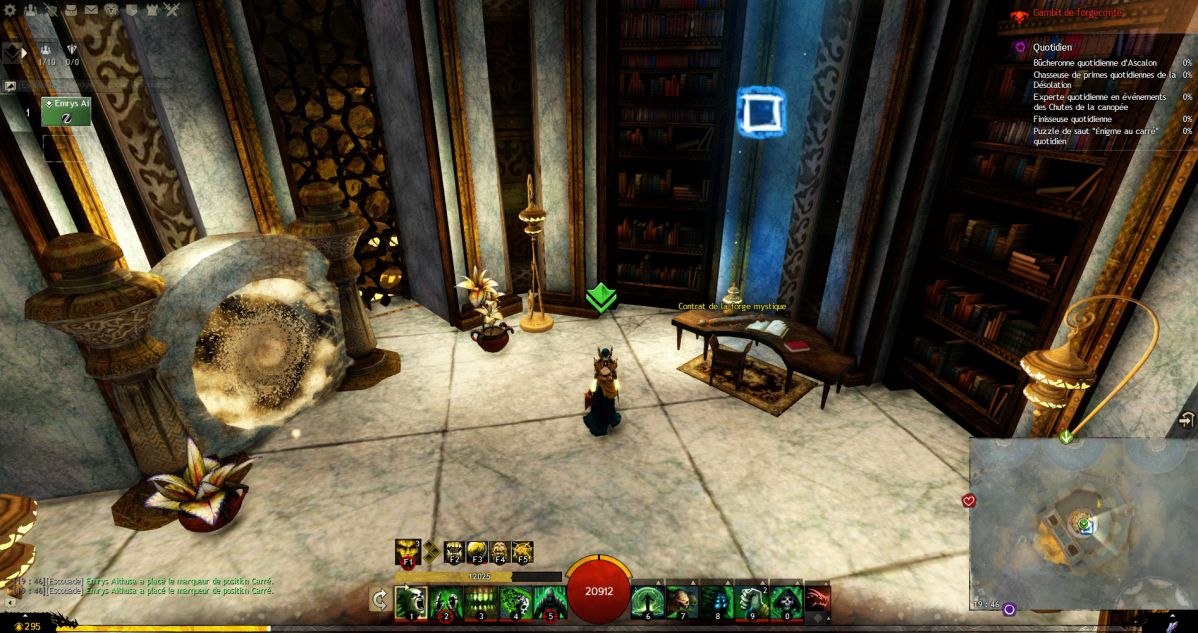Open the Gambit de forgeconte story objective
Screen dimensions: 1198x633
point(1076,13)
